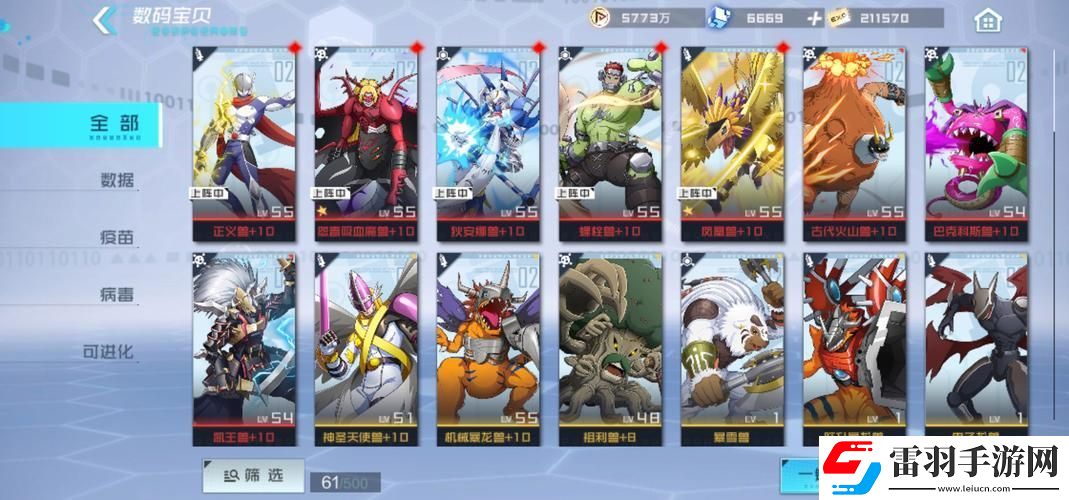Image resolution: width=1069 pixels, height=500 pixels.
Task: Open the 凯王兽+10 card
Action: tap(244, 350)
